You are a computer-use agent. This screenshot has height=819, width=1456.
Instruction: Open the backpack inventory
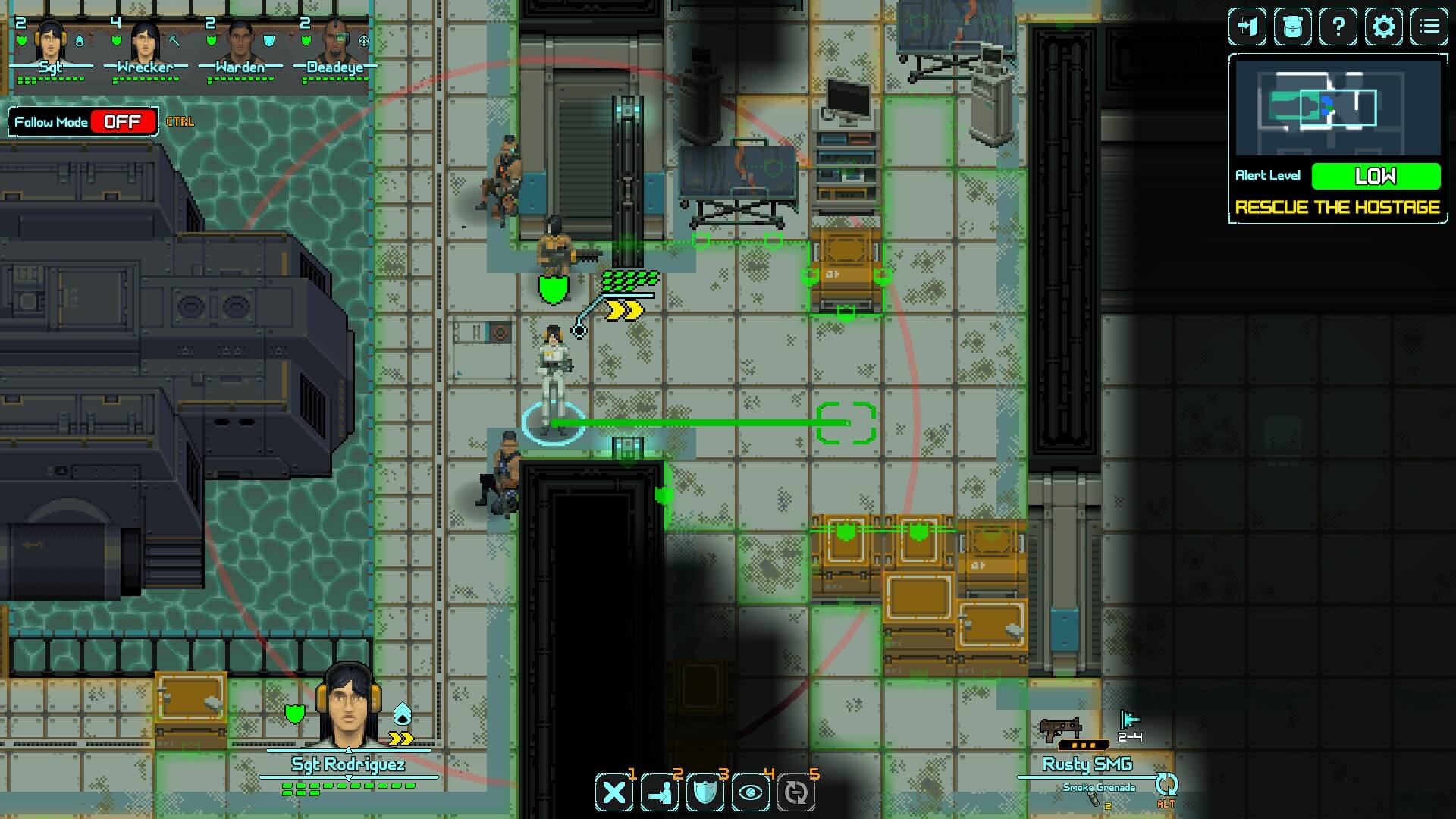(x=1293, y=27)
